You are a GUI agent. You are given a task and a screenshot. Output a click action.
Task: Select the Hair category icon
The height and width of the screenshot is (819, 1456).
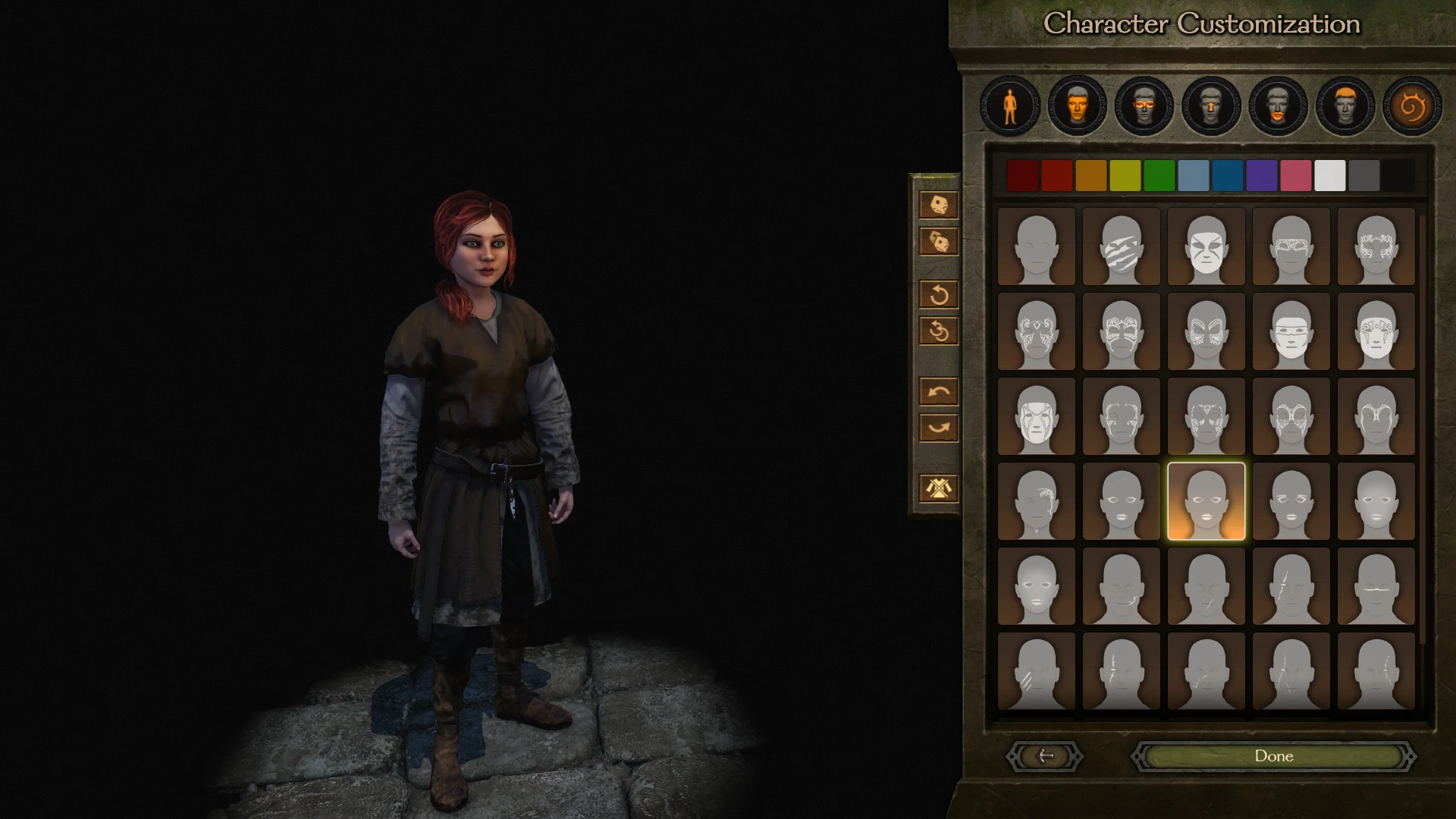coord(1344,106)
